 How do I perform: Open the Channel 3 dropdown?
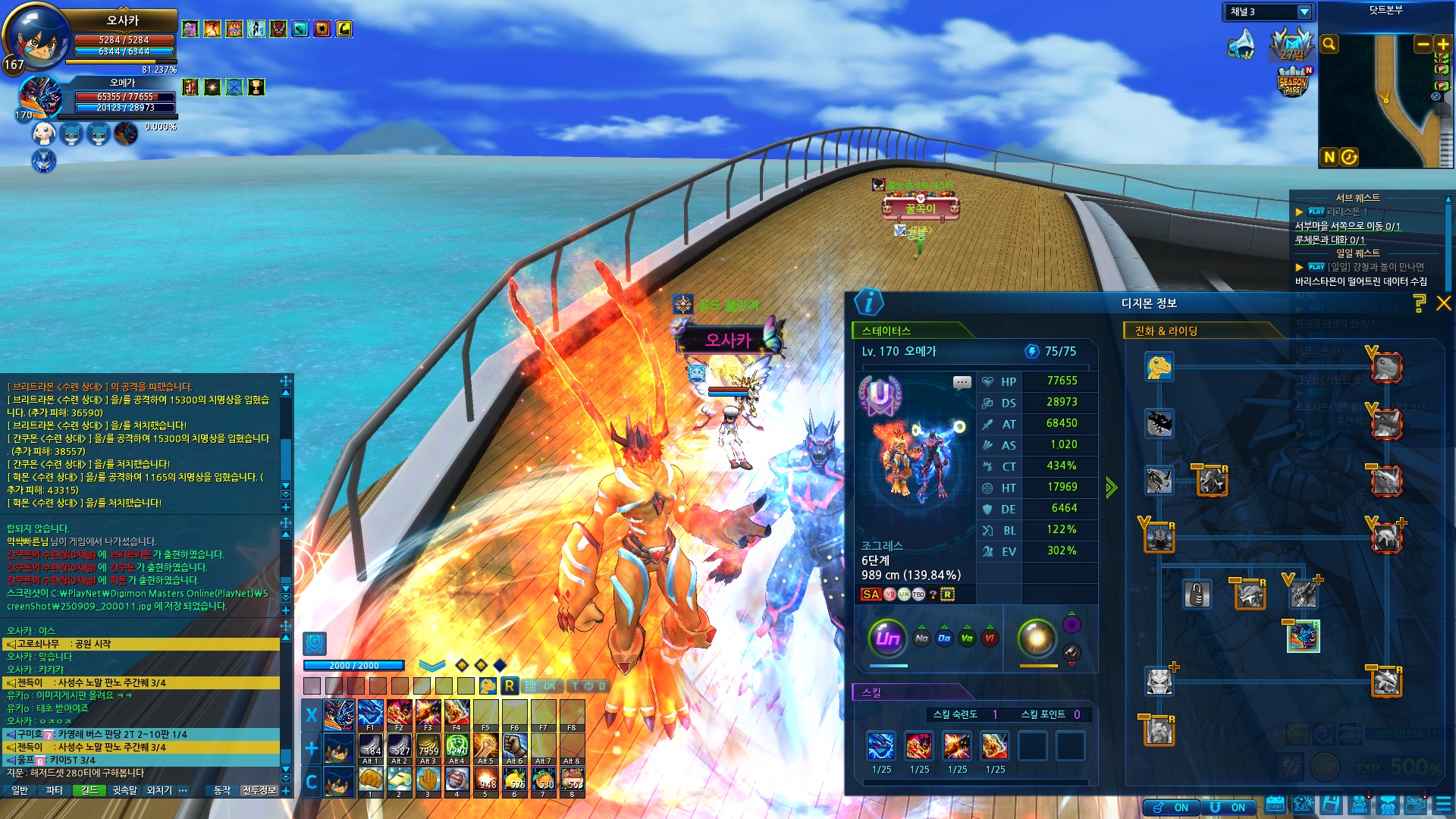(x=1304, y=12)
